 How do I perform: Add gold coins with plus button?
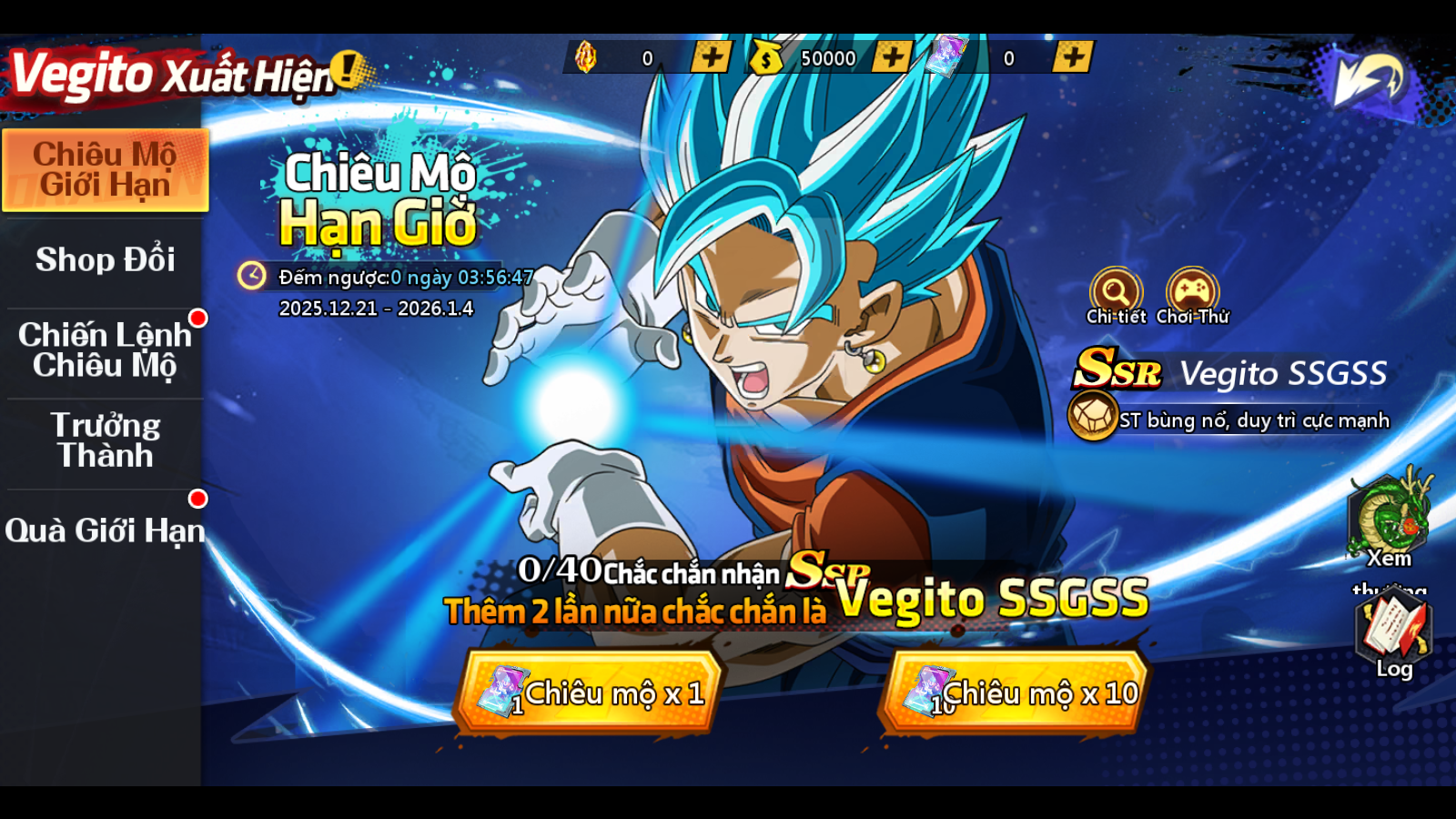892,57
